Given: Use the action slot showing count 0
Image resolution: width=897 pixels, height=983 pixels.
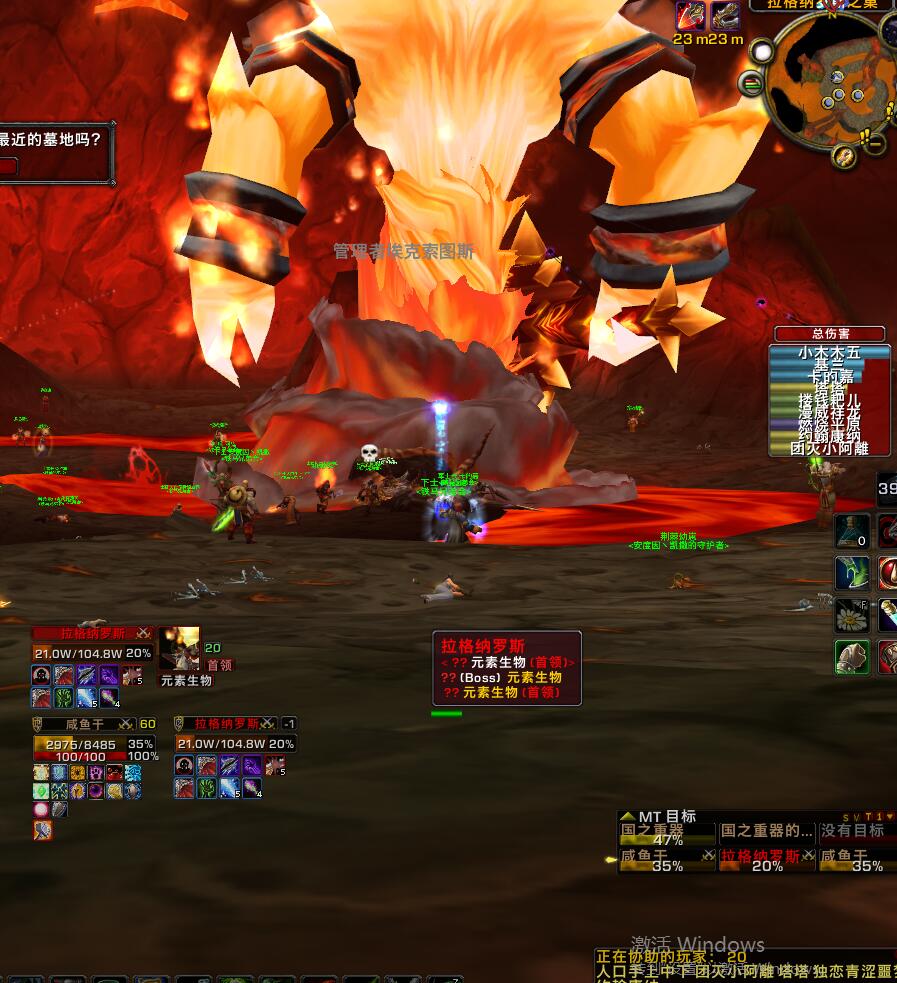Looking at the screenshot, I should tap(851, 531).
